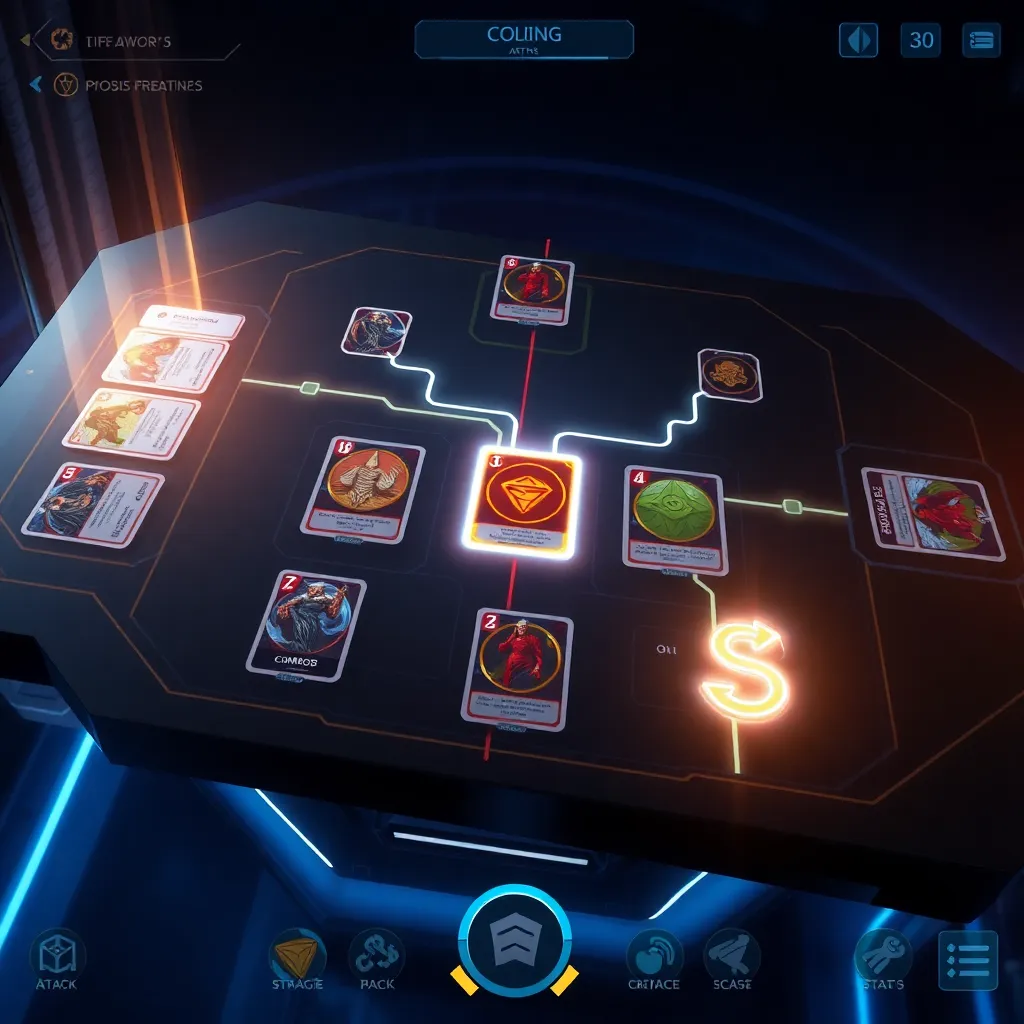Open the top-right list menu
Image resolution: width=1024 pixels, height=1024 pixels.
(981, 40)
